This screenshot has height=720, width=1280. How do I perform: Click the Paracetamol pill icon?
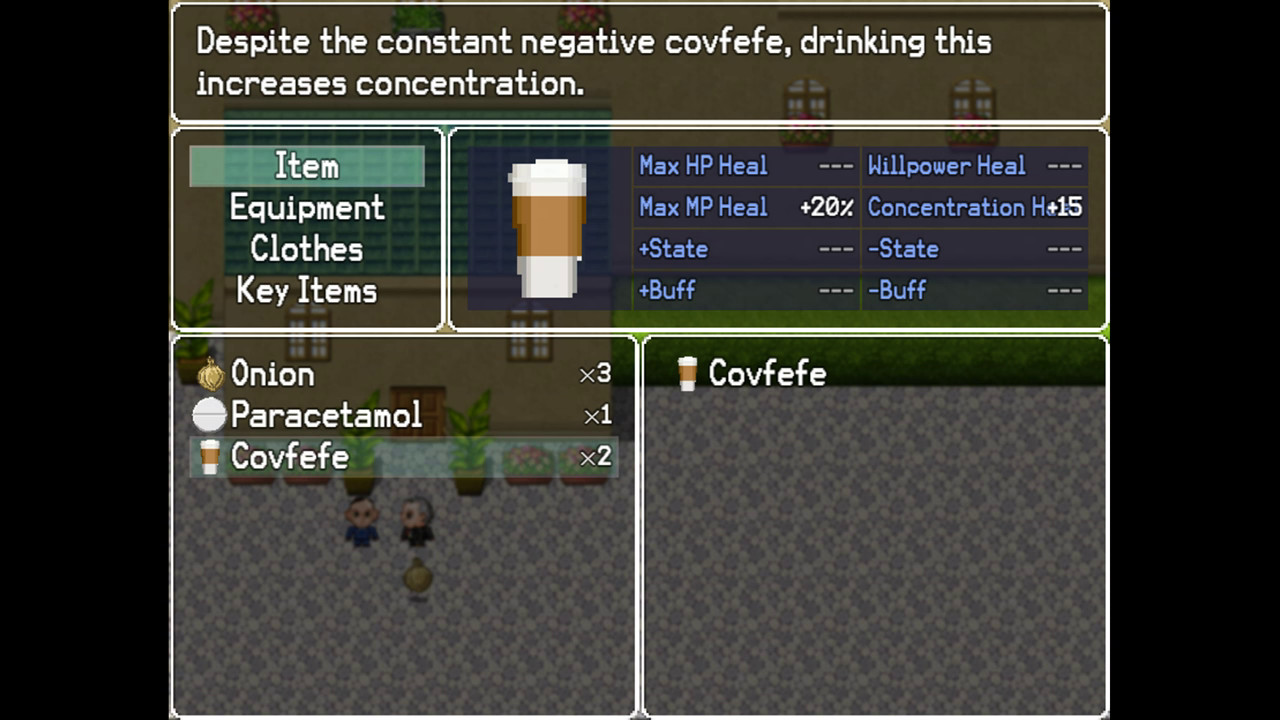(x=208, y=415)
